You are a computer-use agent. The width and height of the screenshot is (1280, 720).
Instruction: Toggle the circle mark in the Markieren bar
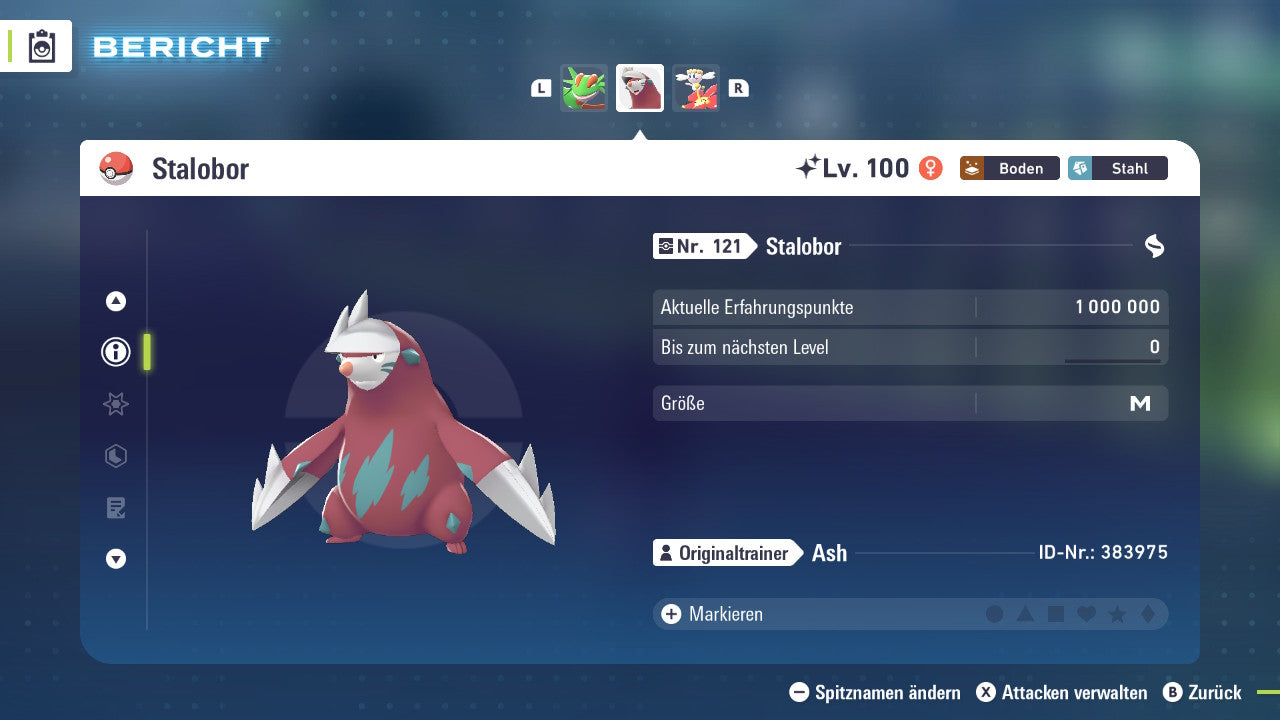click(x=995, y=613)
